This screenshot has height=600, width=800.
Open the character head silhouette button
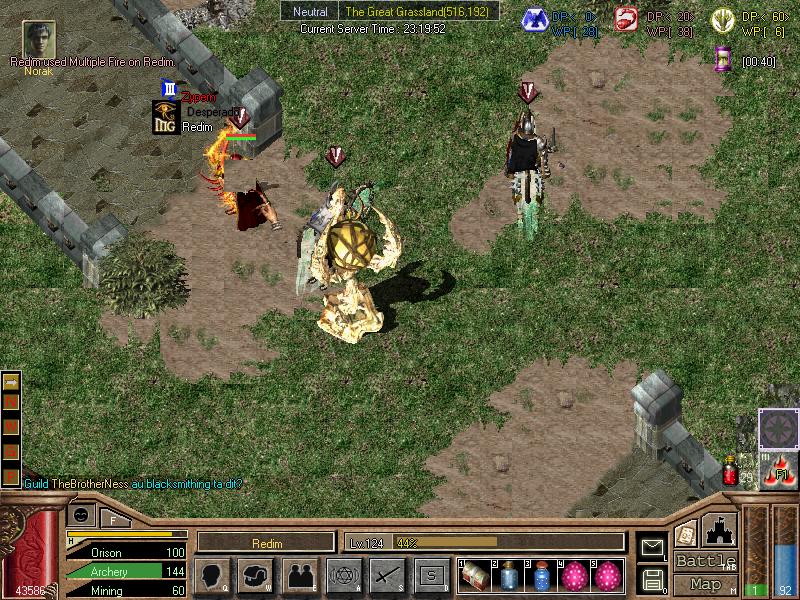pyautogui.click(x=212, y=575)
